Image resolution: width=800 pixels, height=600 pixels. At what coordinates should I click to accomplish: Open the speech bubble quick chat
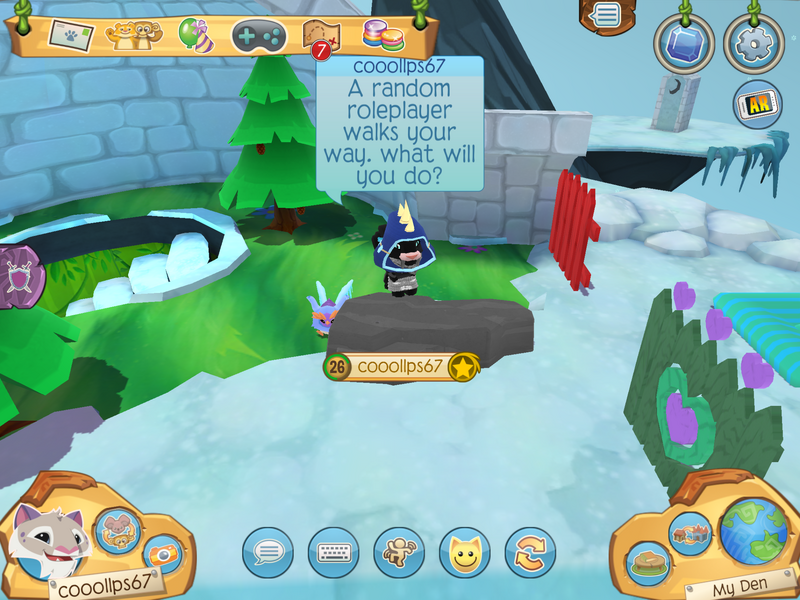(x=268, y=552)
